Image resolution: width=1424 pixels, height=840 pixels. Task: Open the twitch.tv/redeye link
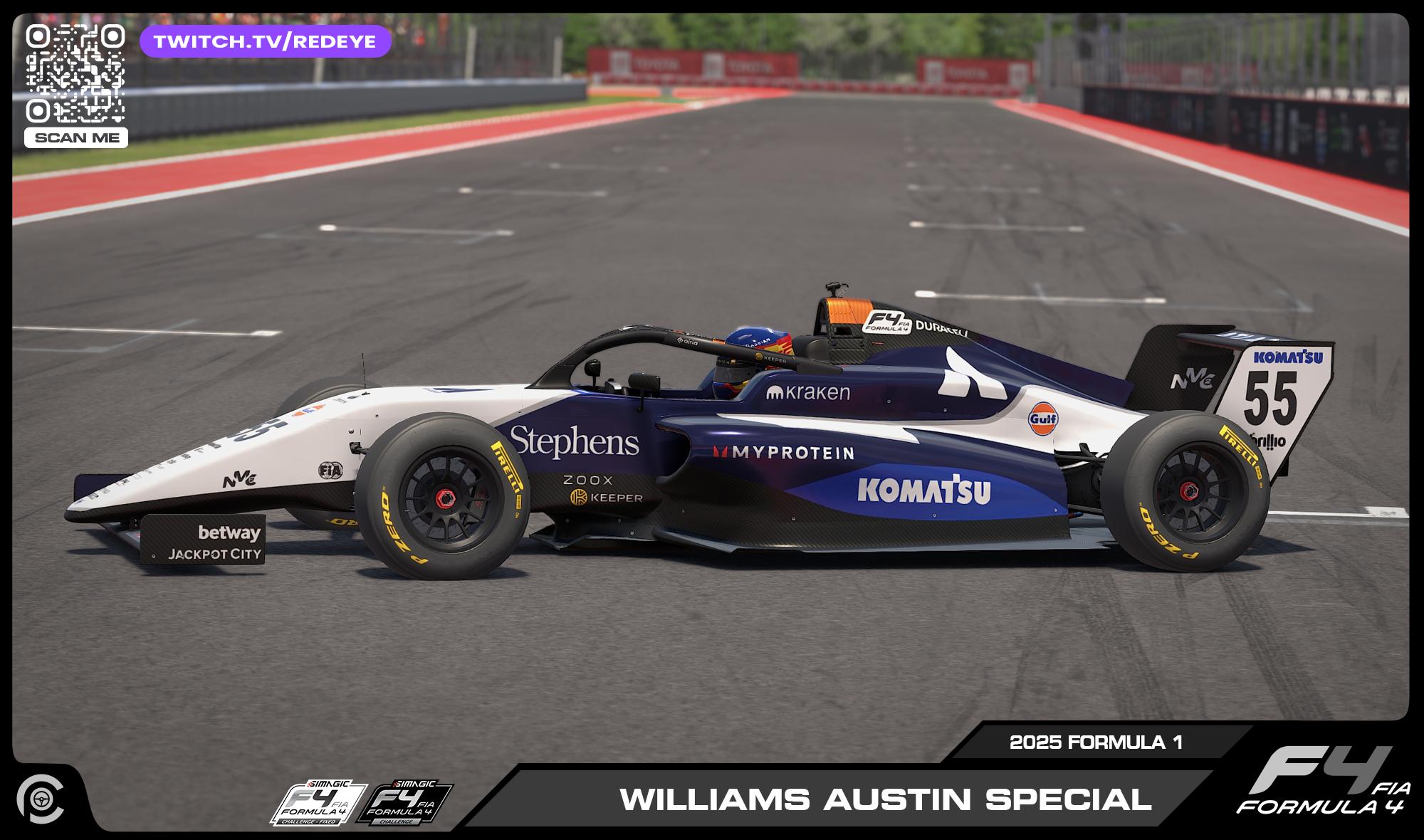tap(265, 41)
